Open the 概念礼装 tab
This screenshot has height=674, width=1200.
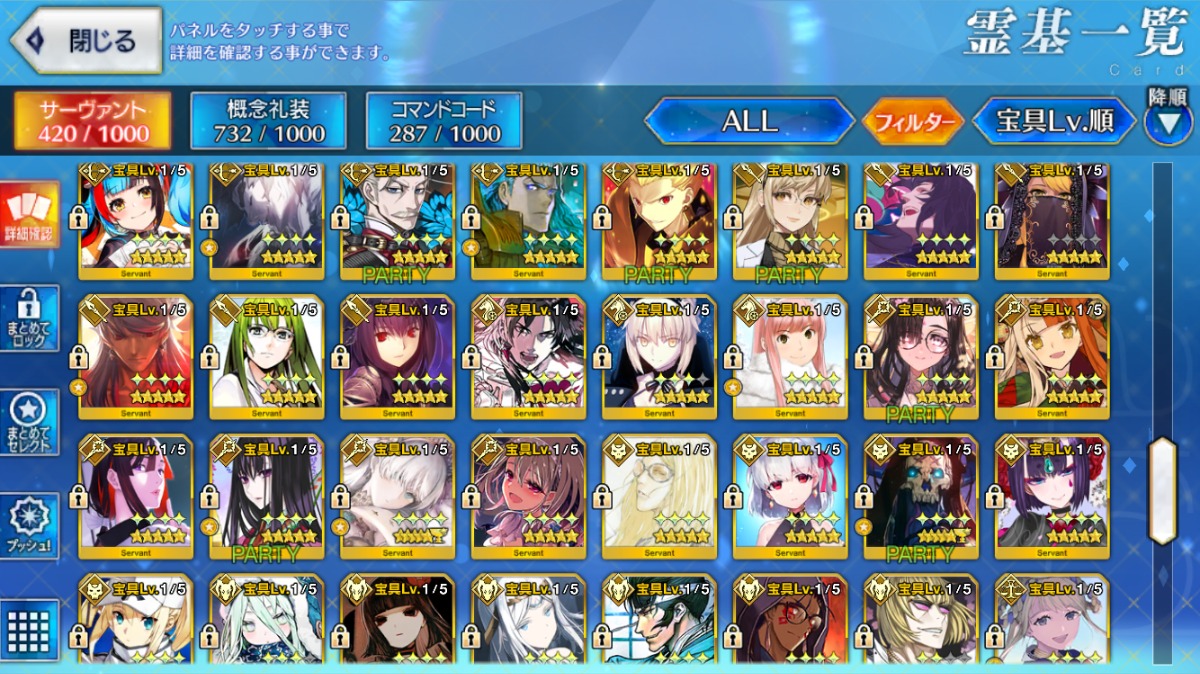[268, 122]
